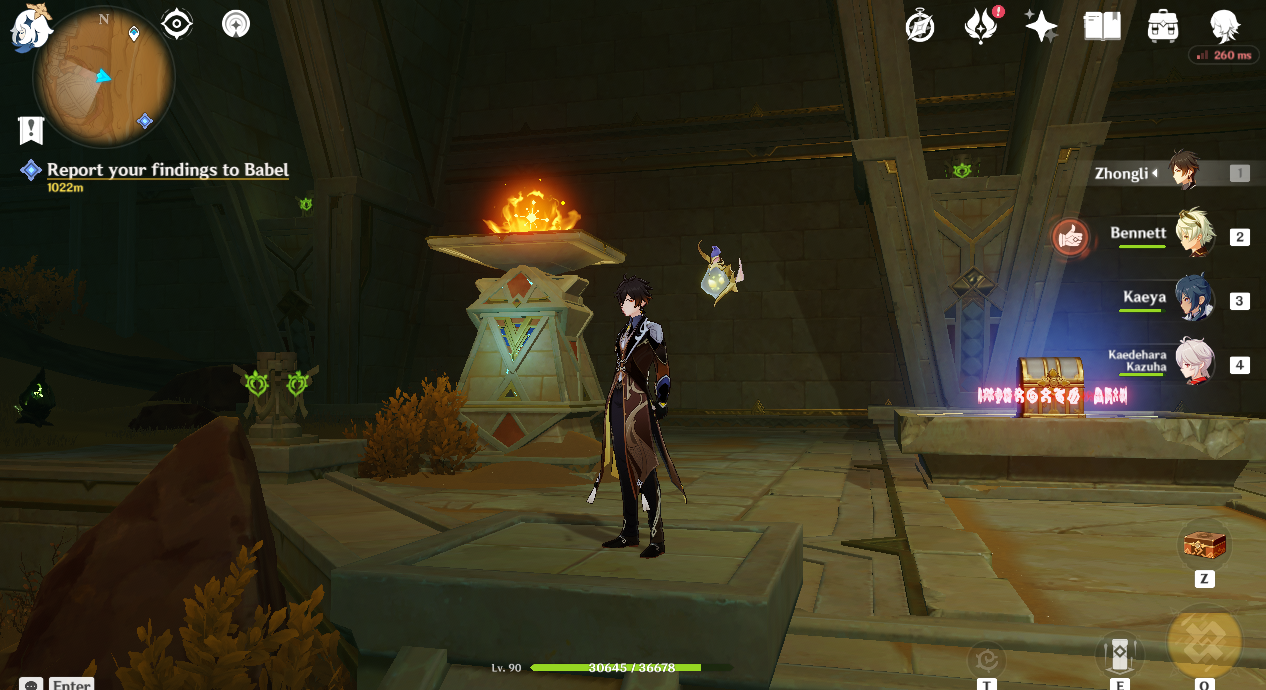Click the concentric-circle star icon near the minimap
The width and height of the screenshot is (1266, 690).
click(236, 23)
